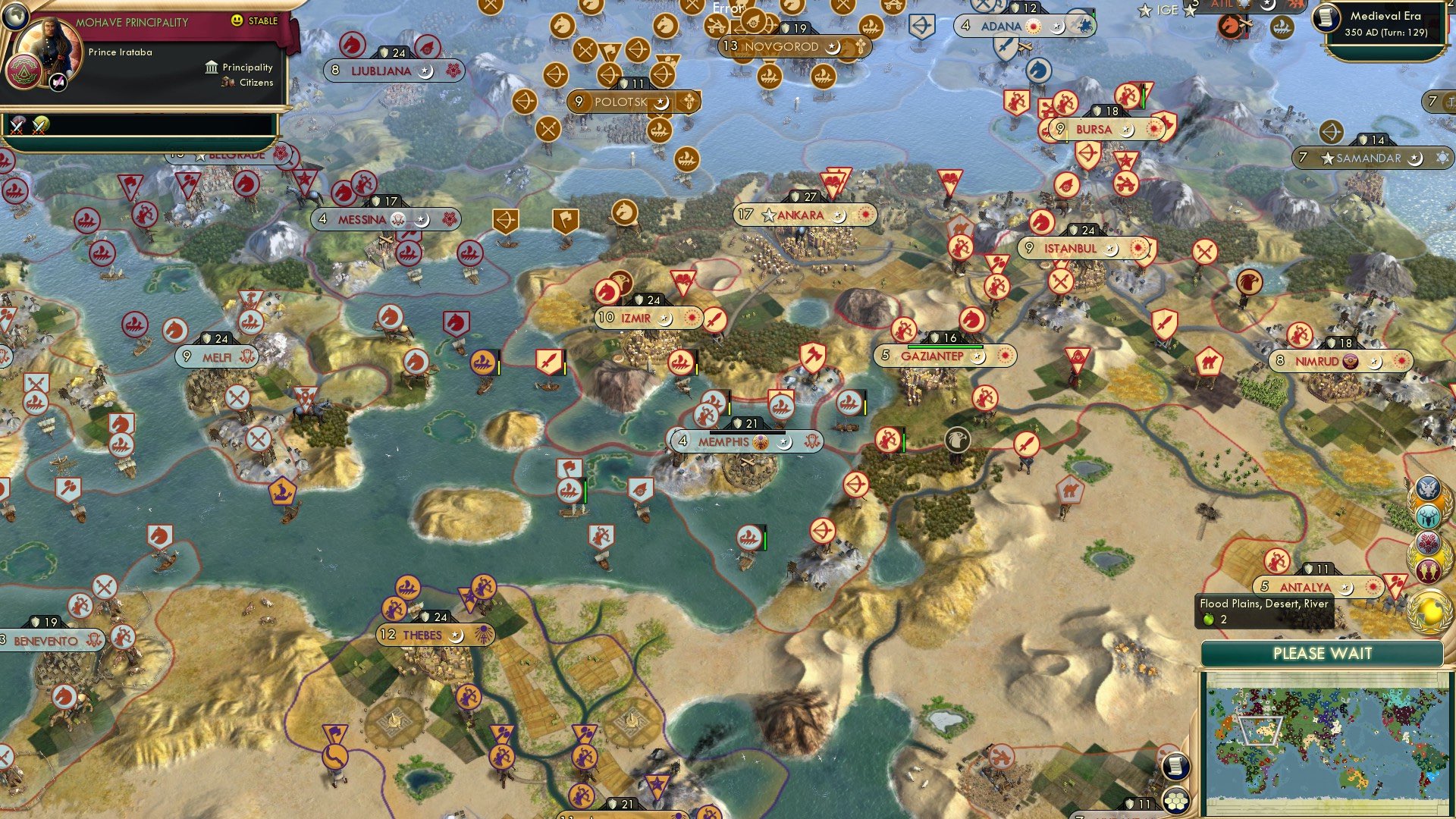Open the eagle diplomacy notification icon
The image size is (1456, 819).
(1428, 489)
